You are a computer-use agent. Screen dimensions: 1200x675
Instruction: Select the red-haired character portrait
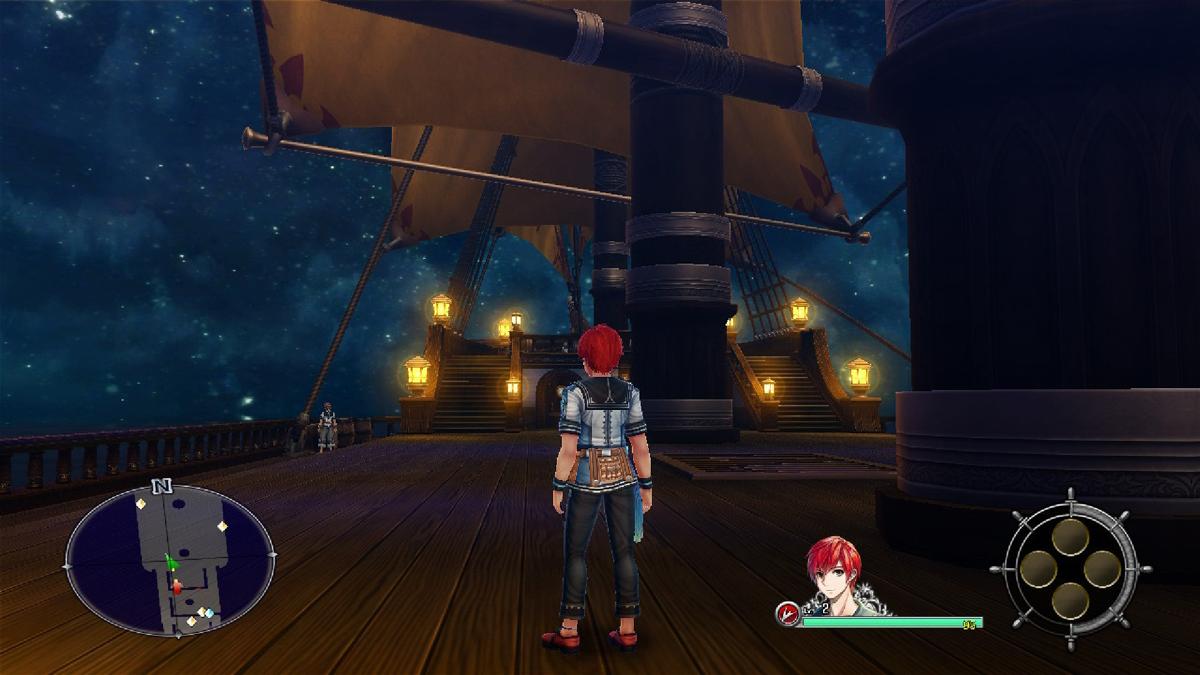[835, 575]
